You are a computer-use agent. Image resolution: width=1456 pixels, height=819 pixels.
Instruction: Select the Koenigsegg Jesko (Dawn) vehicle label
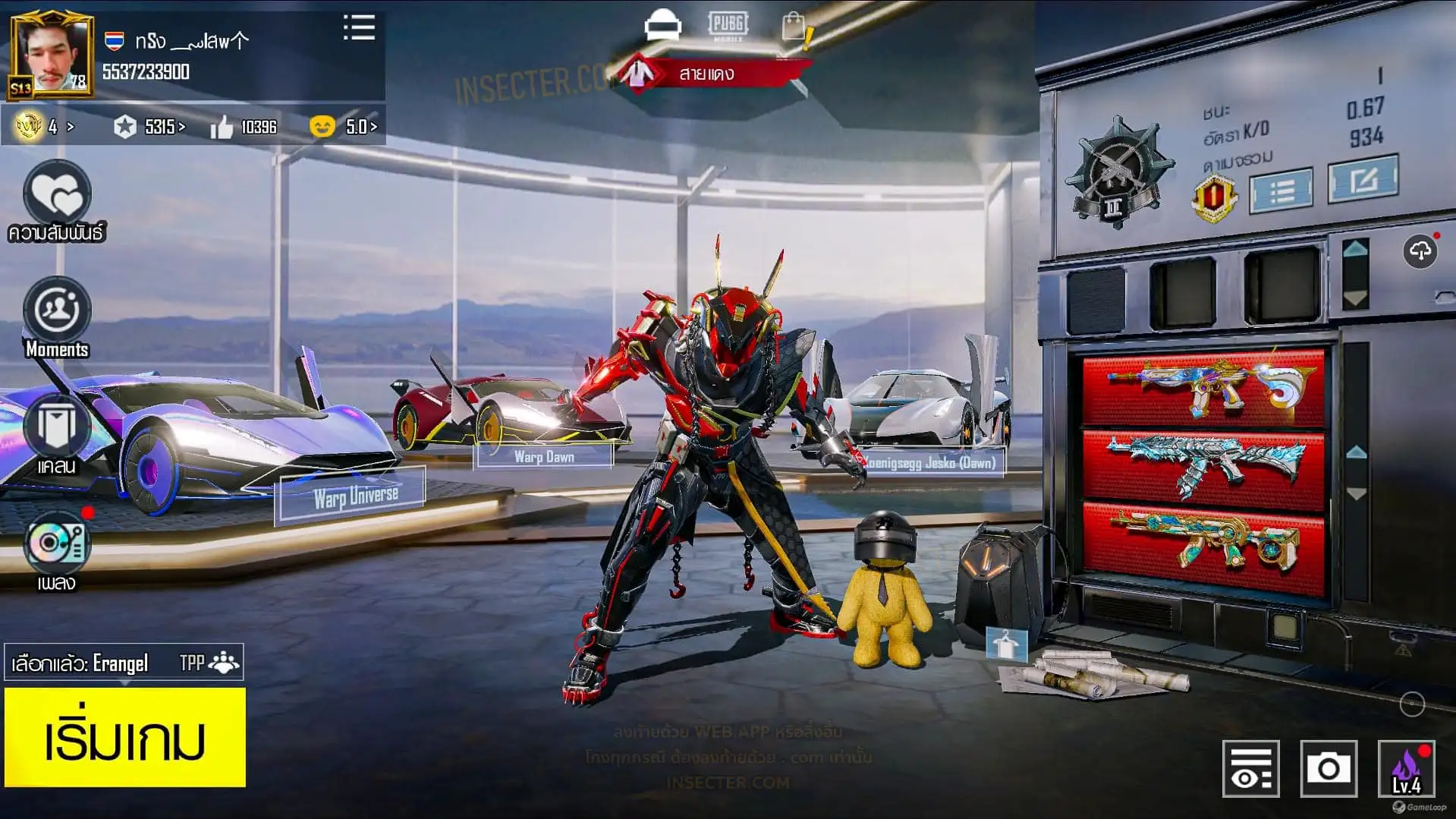(929, 462)
